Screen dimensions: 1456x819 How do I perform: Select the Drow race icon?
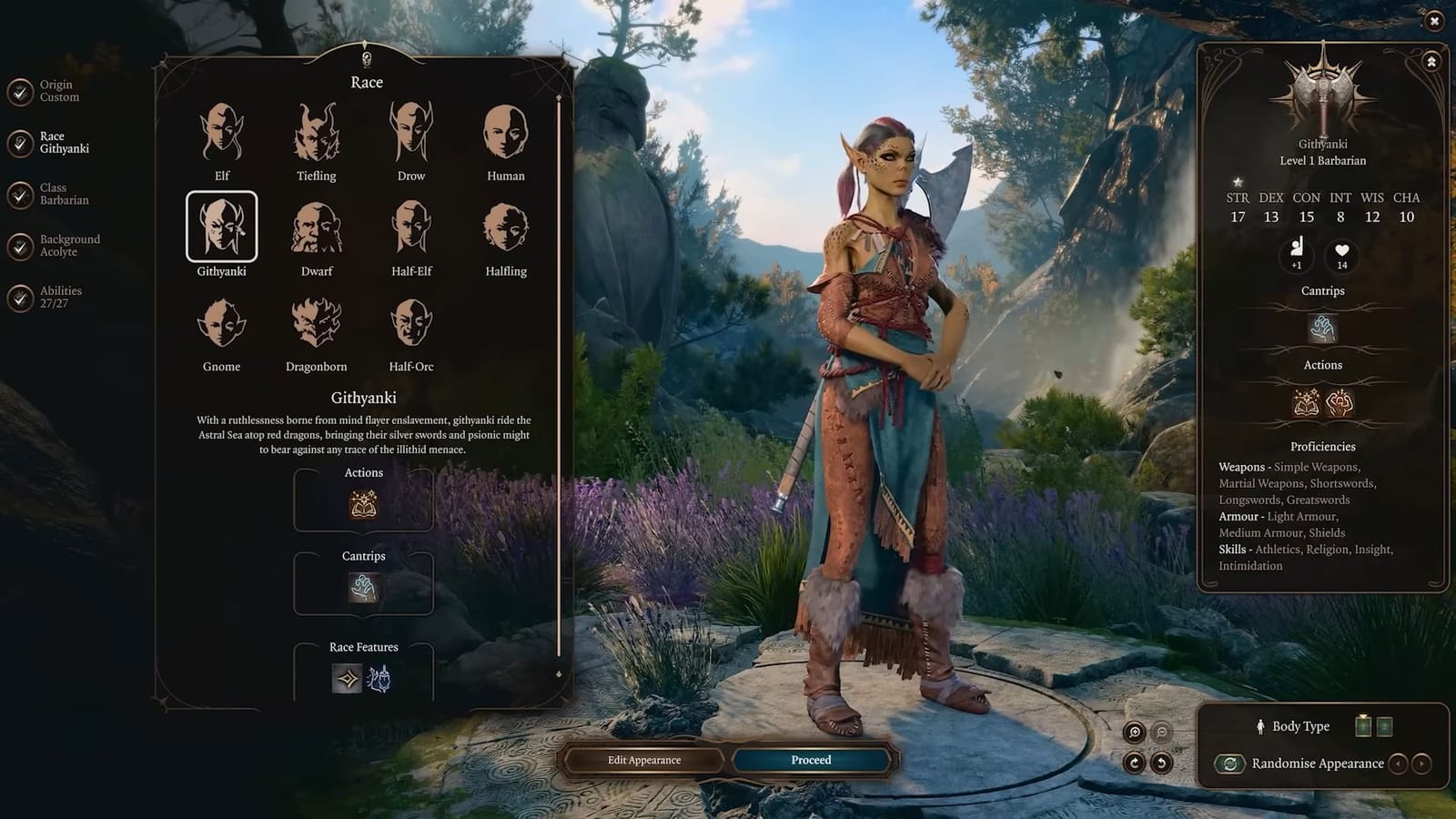coord(410,135)
